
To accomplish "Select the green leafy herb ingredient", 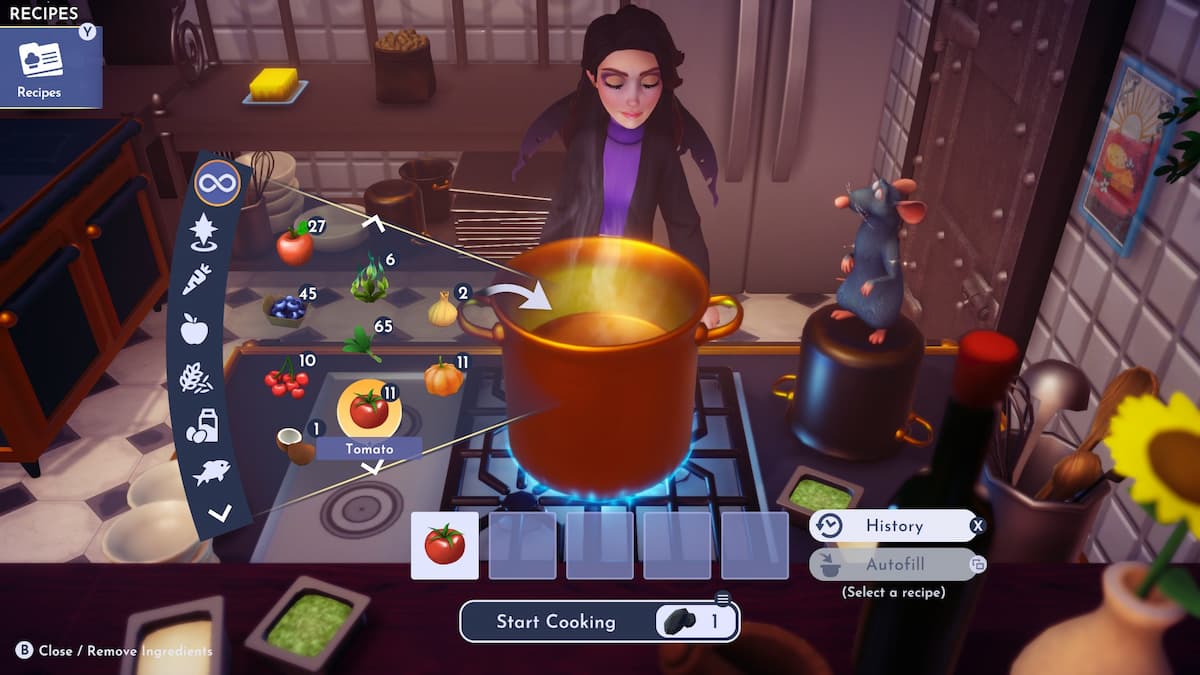I will tap(361, 343).
